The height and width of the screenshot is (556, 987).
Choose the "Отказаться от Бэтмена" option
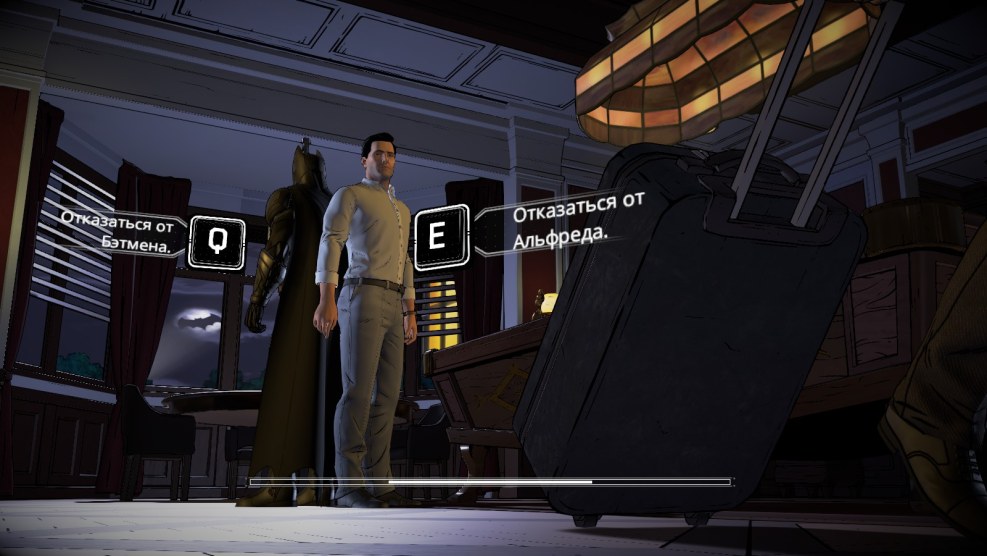(x=216, y=241)
